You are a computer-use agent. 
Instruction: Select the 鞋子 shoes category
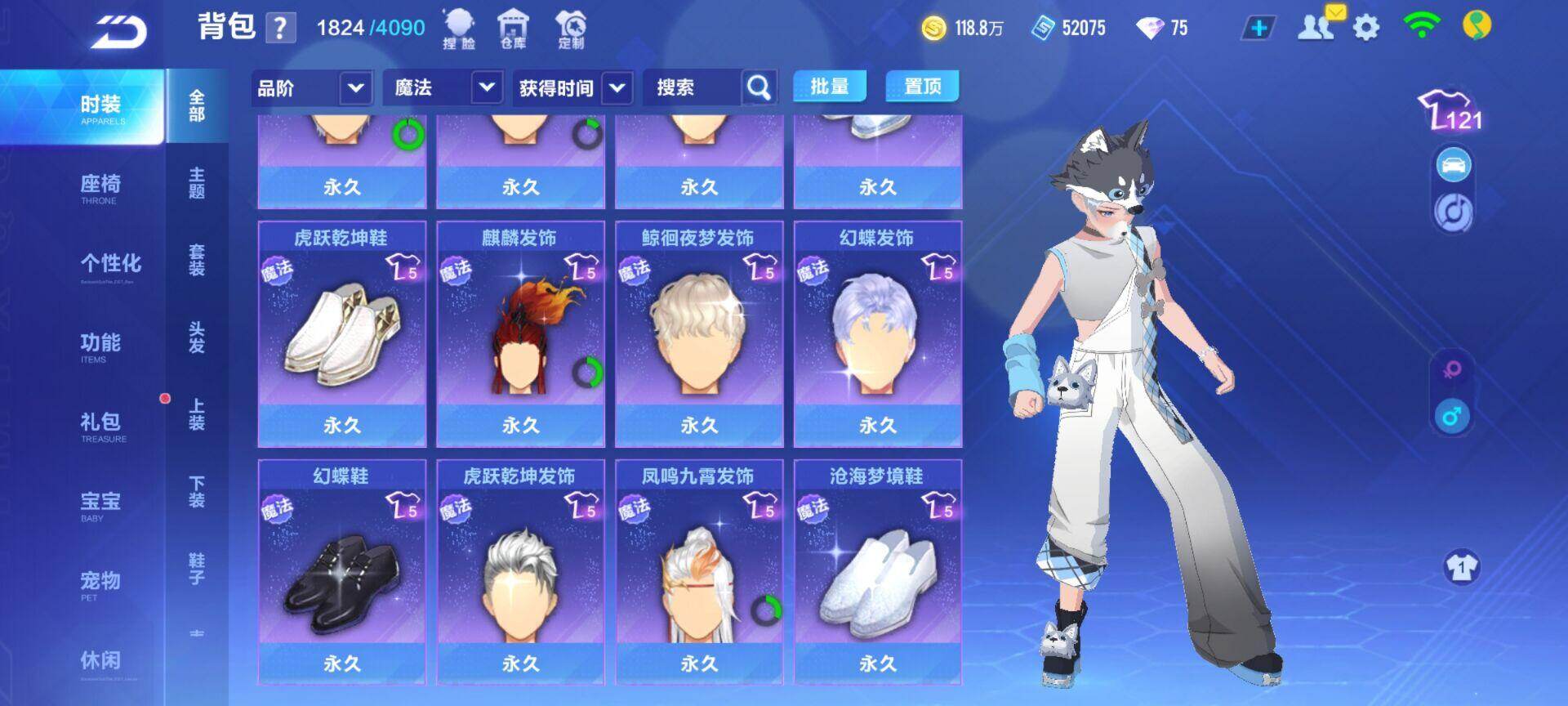point(197,568)
